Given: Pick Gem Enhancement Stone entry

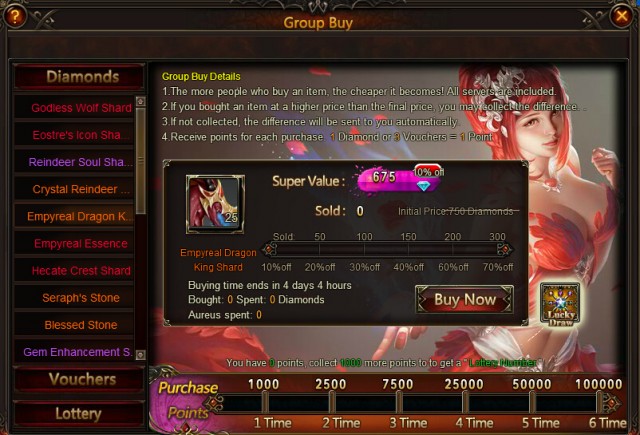Looking at the screenshot, I should (80, 352).
